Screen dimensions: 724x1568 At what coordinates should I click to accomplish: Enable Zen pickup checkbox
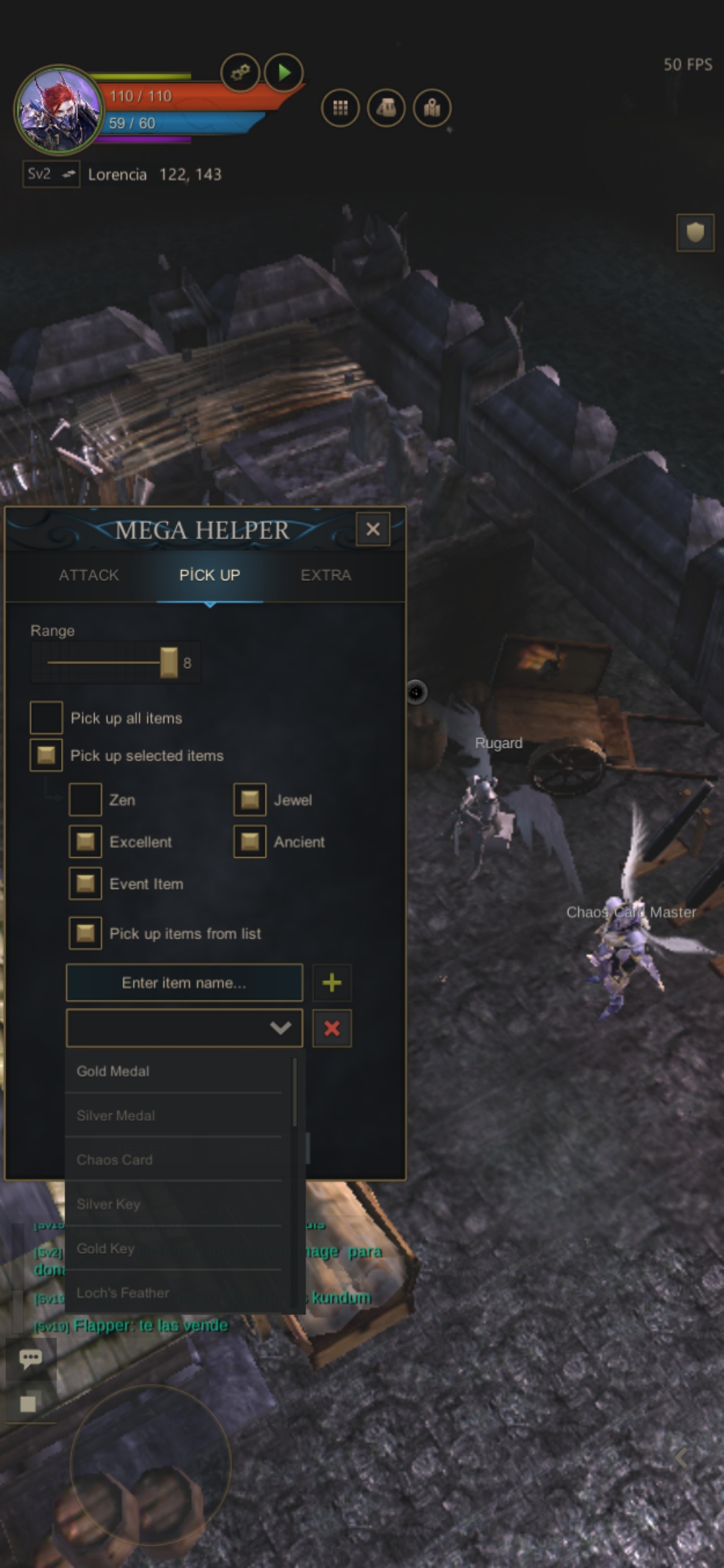85,799
